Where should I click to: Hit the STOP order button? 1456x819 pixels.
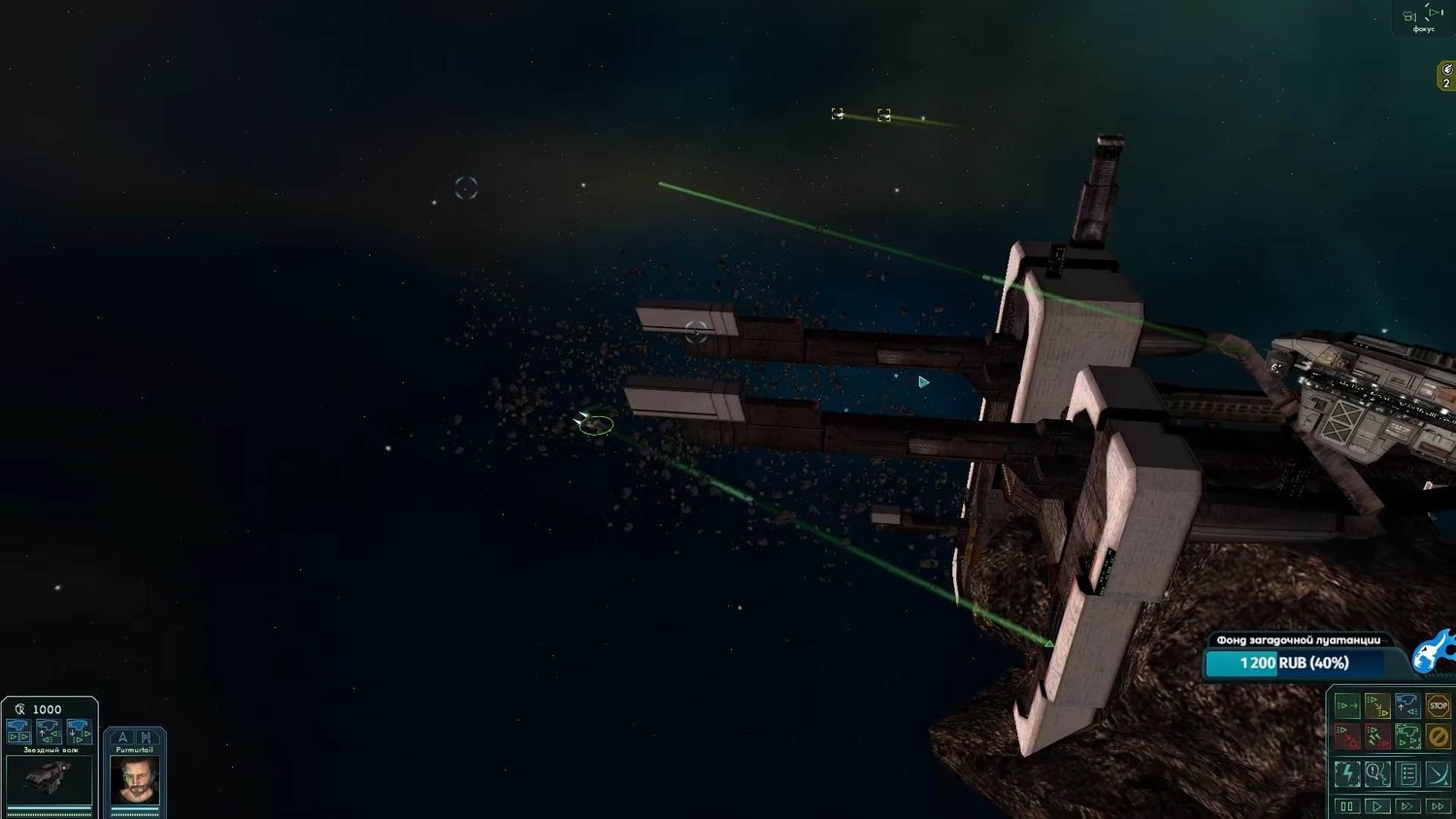pos(1439,705)
